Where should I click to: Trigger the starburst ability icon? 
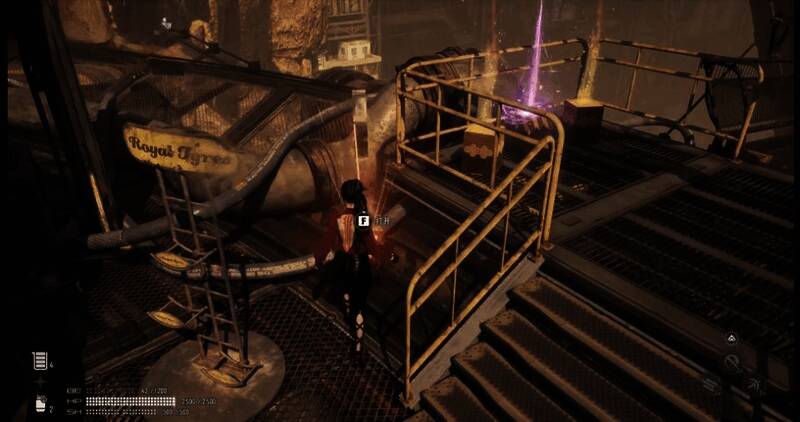pyautogui.click(x=755, y=384)
